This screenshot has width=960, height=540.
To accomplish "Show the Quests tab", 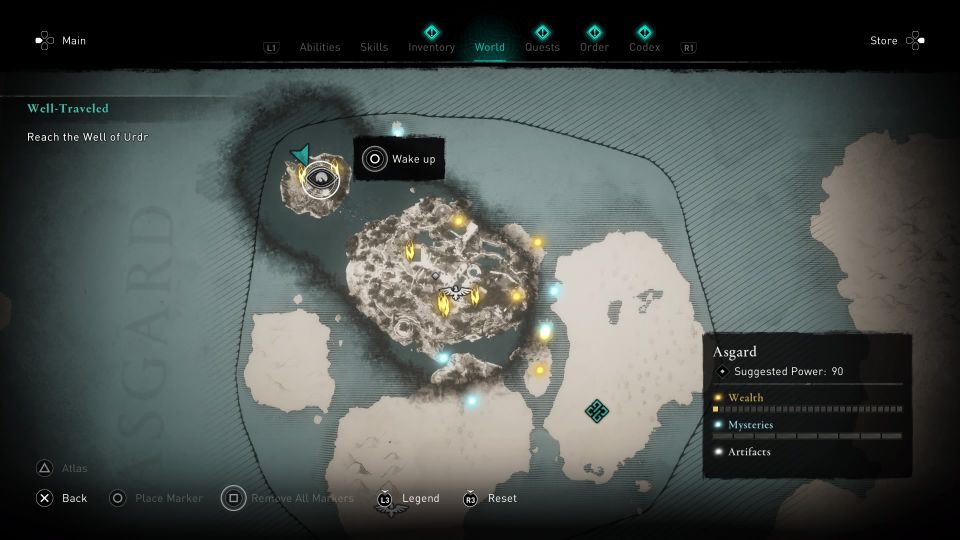I will pyautogui.click(x=542, y=47).
